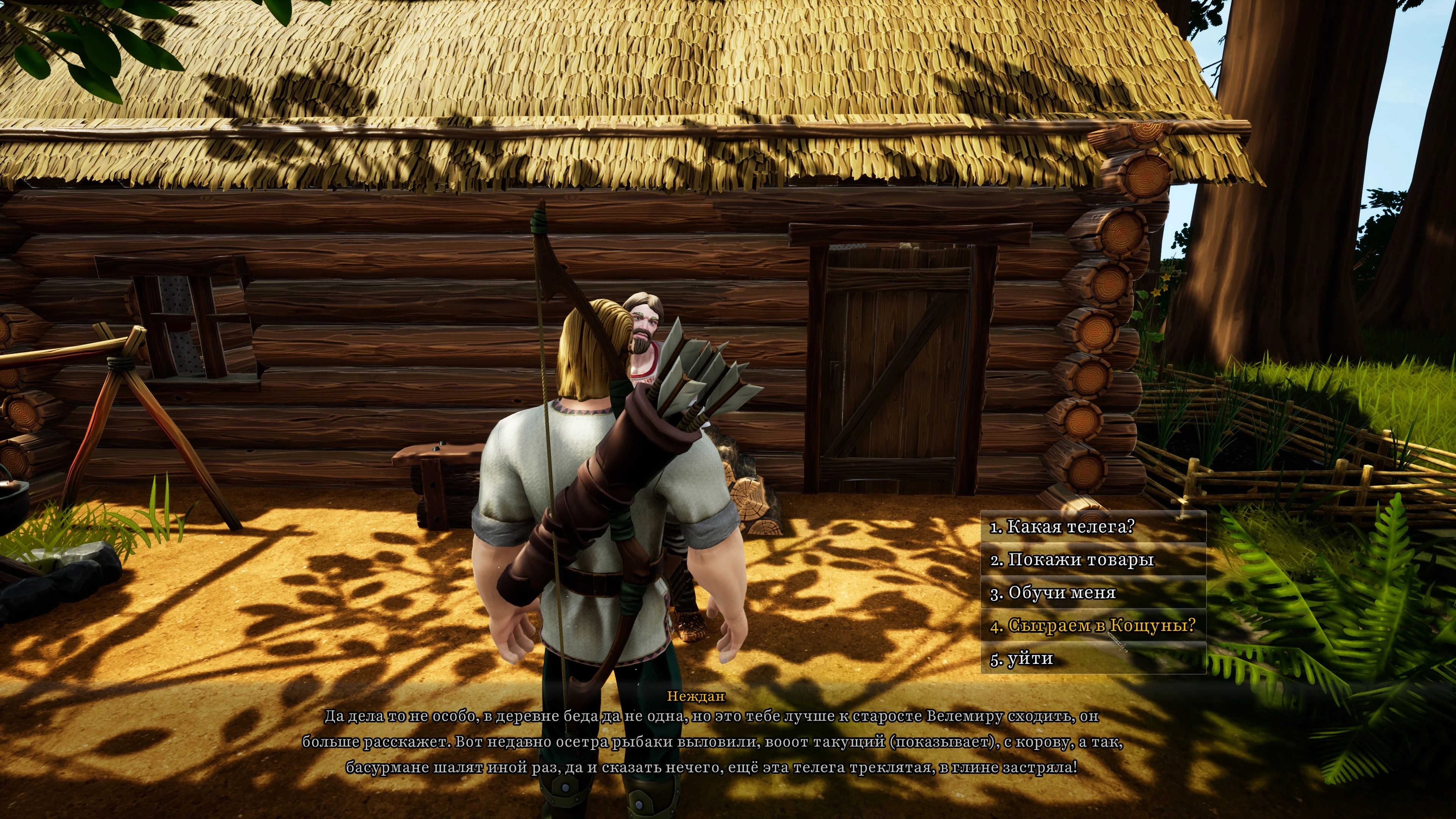
Task: Ask "Какая телега?" dialogue option
Action: [x=1062, y=527]
